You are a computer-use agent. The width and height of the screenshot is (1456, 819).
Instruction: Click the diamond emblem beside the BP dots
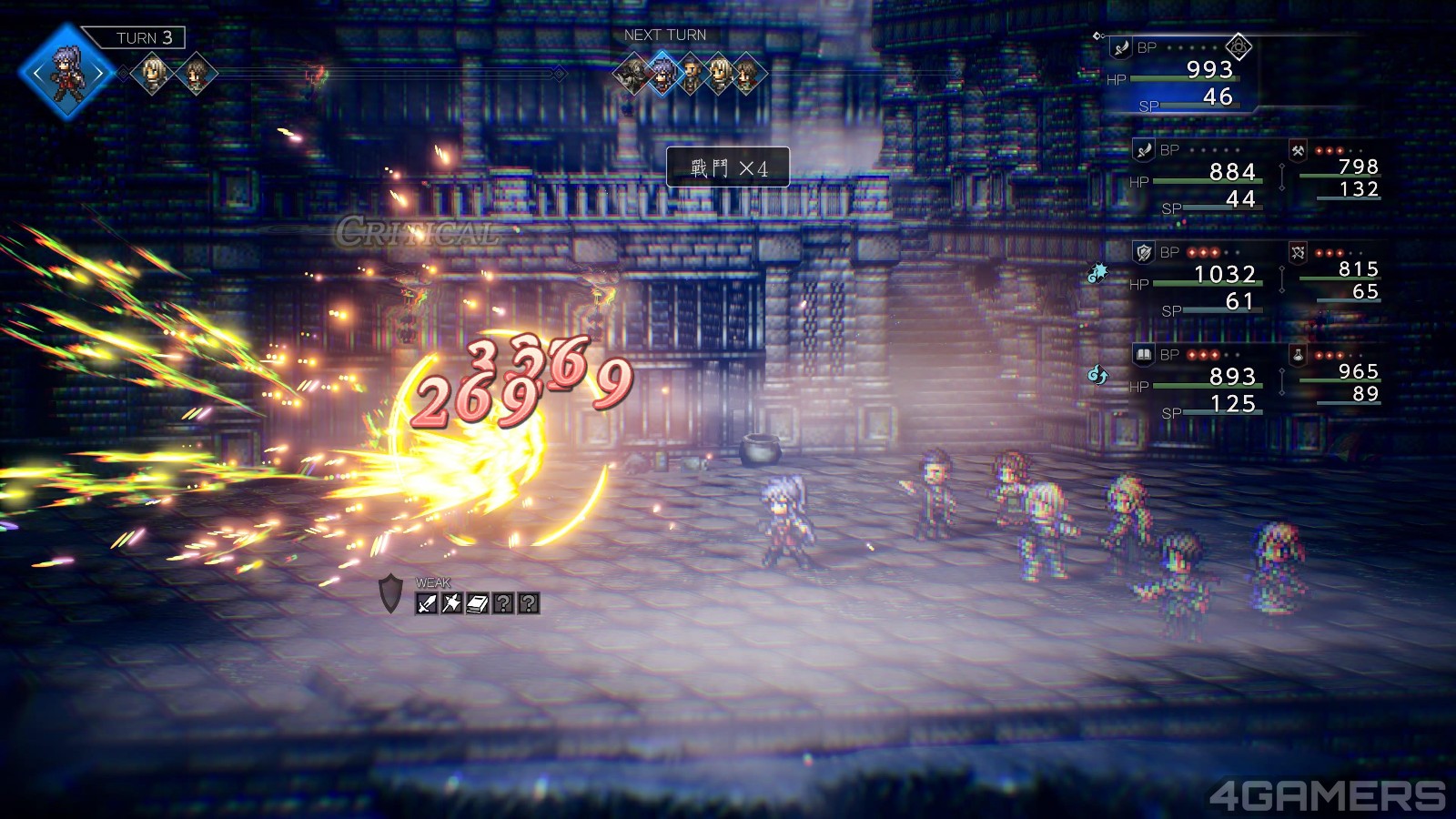tap(1239, 48)
